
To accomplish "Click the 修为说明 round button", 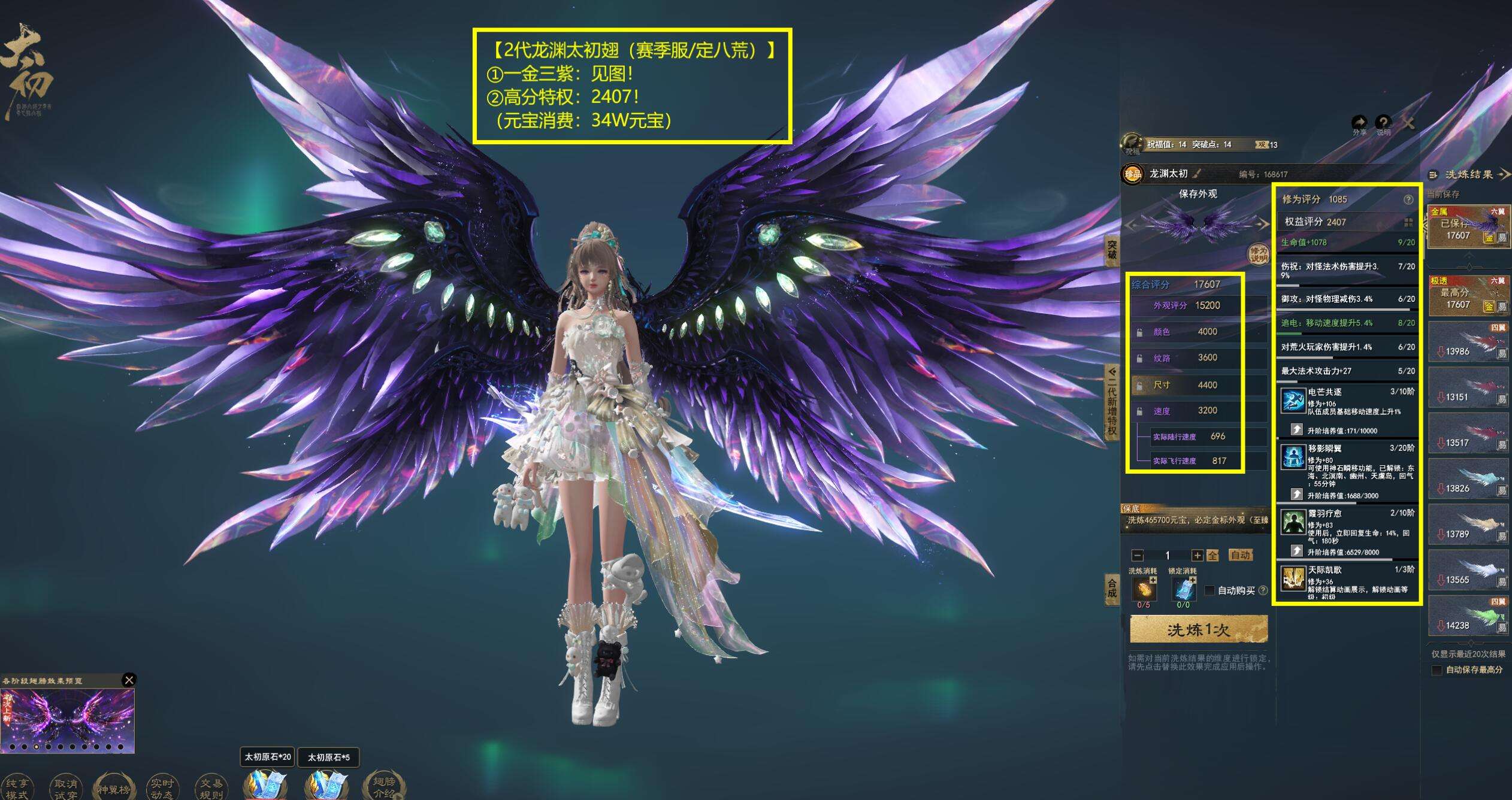I will [1258, 254].
